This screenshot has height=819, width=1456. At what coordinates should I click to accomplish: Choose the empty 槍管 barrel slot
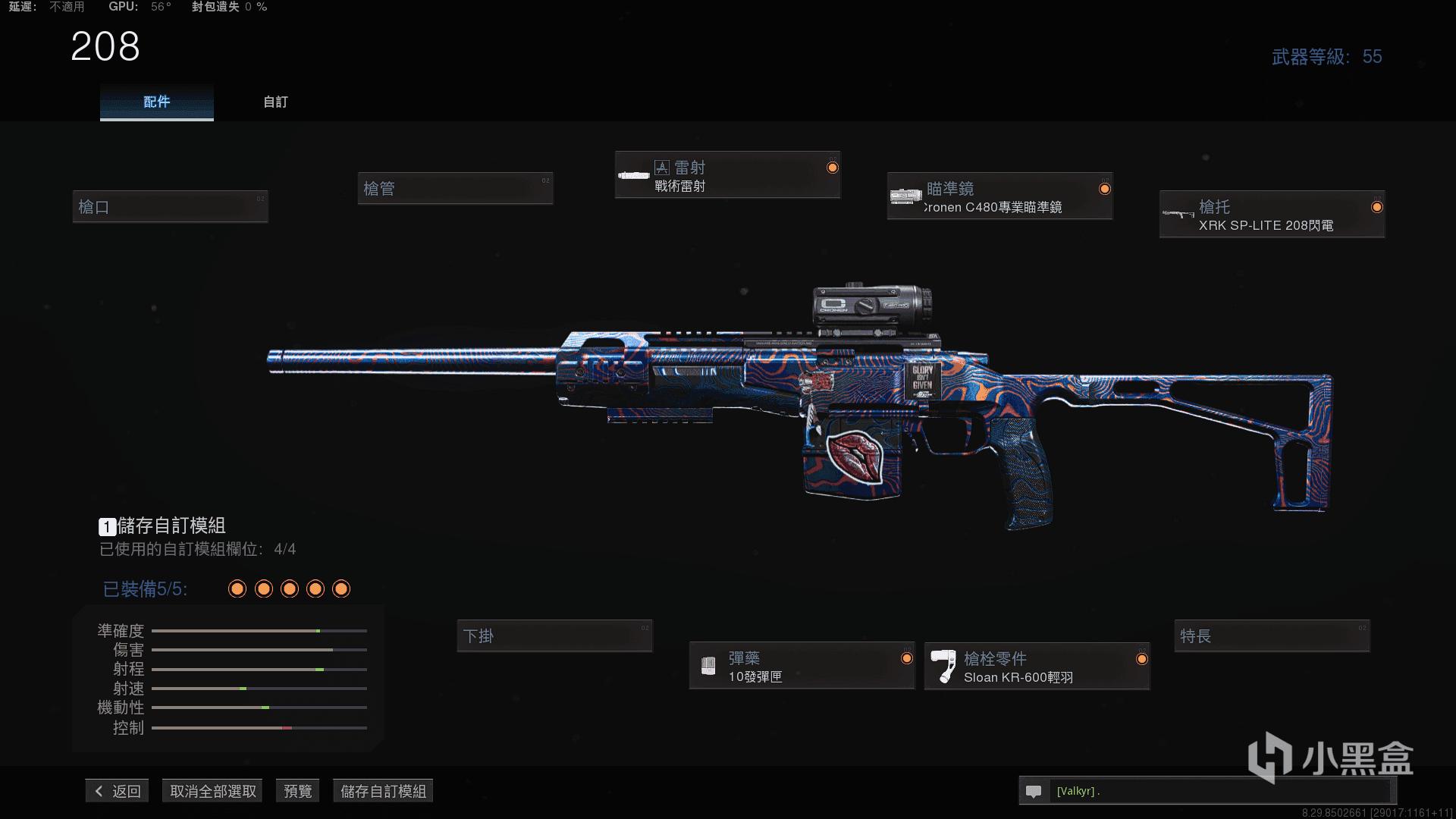[455, 188]
